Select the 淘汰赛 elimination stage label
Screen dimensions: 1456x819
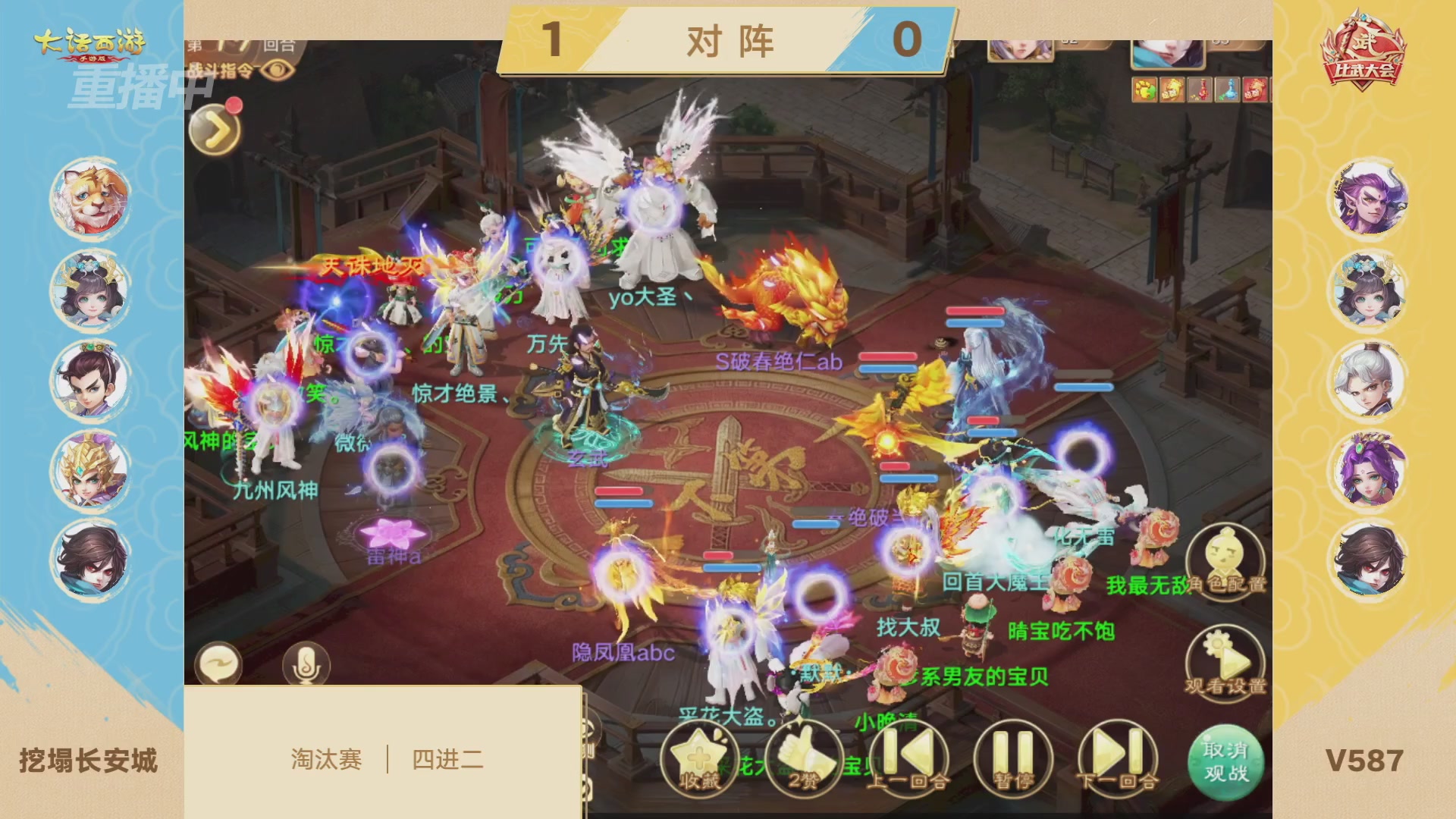[x=328, y=758]
